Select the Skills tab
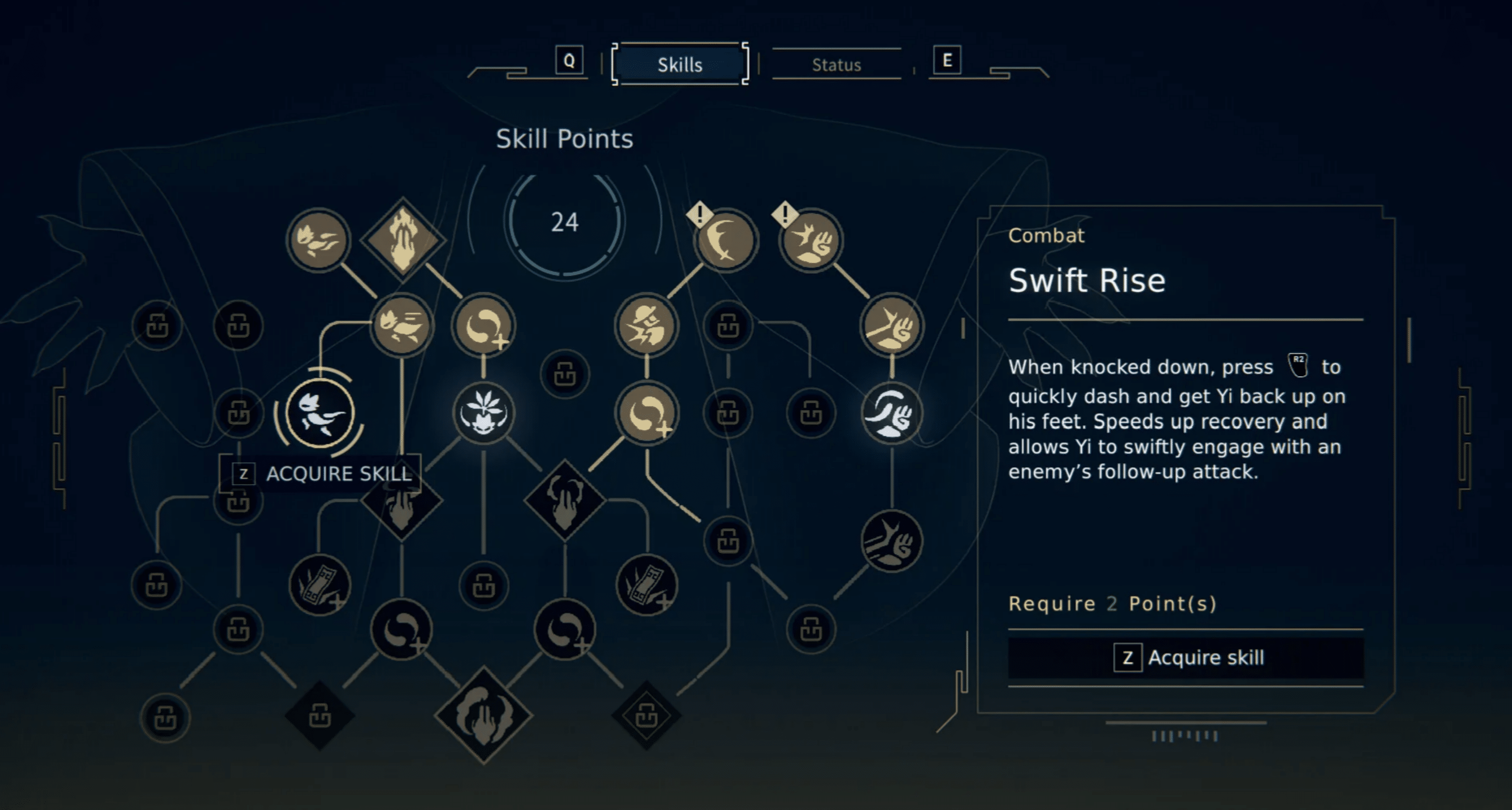 click(680, 65)
